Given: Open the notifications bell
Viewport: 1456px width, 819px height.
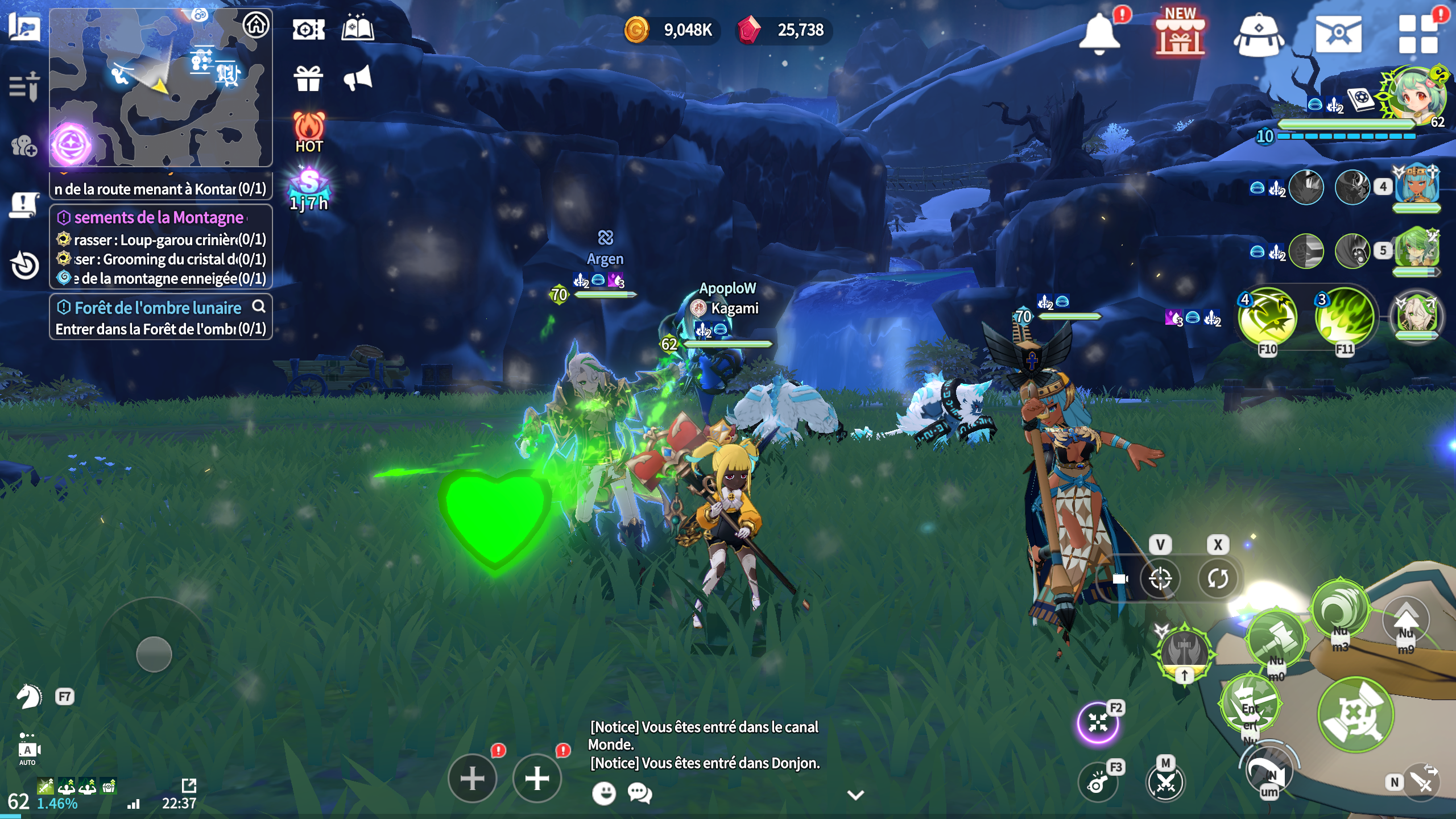Looking at the screenshot, I should (x=1099, y=33).
